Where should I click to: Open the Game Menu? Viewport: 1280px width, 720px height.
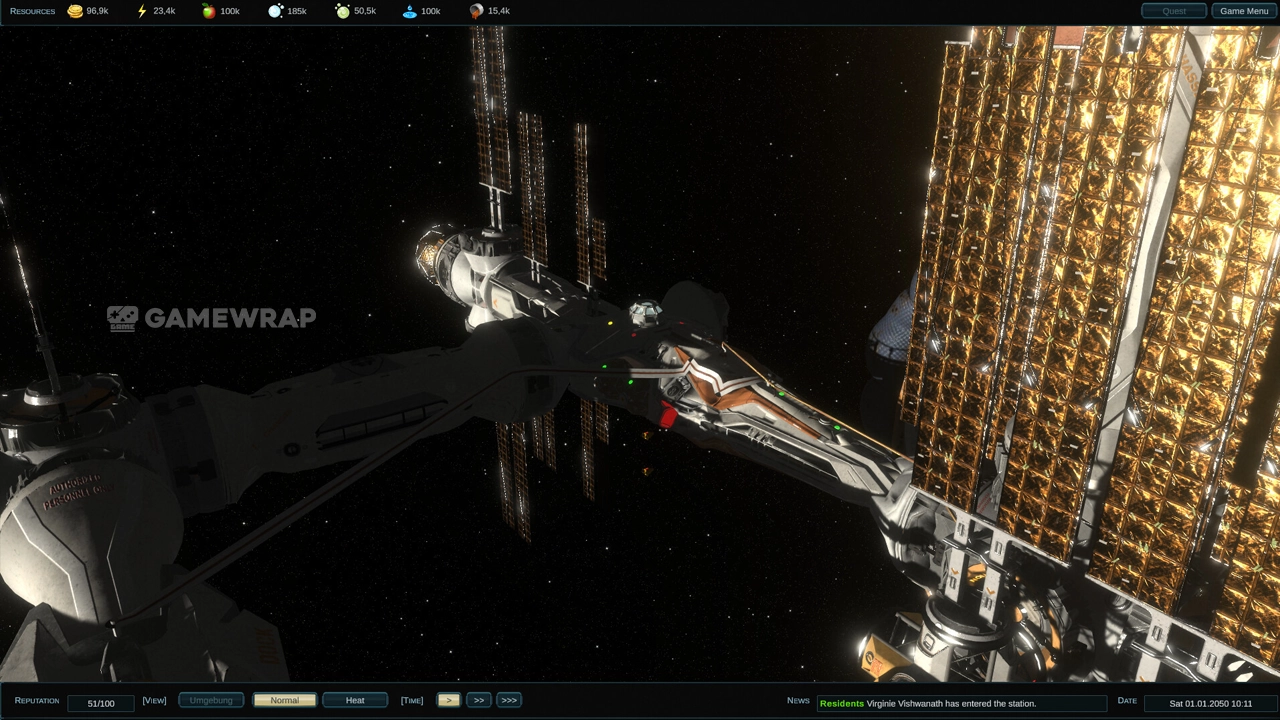1244,11
